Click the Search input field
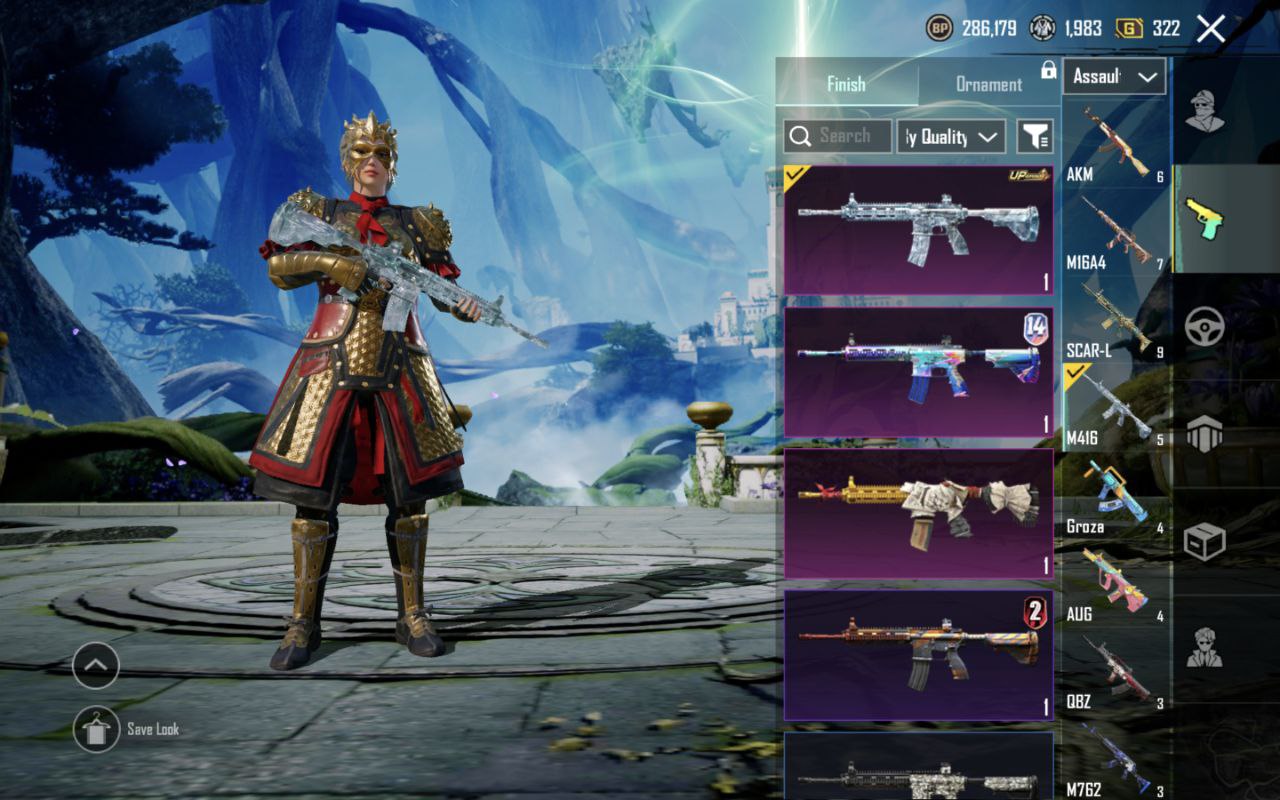 tap(838, 136)
